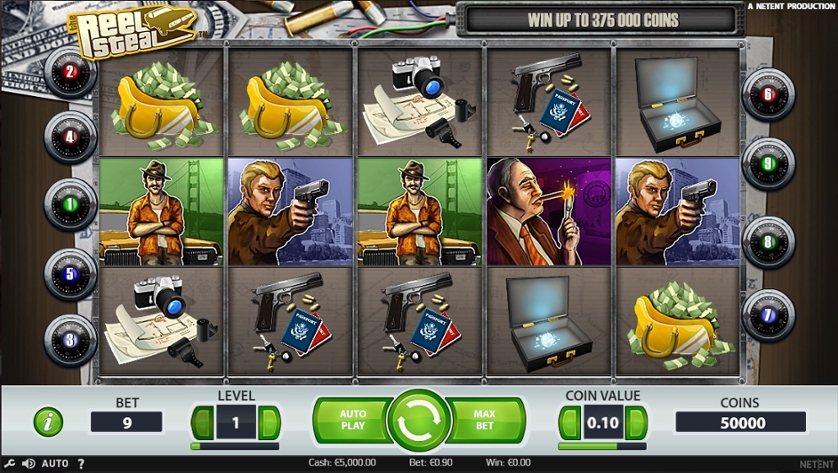Open game settings via the wrench icon
This screenshot has width=838, height=473.
[11, 464]
